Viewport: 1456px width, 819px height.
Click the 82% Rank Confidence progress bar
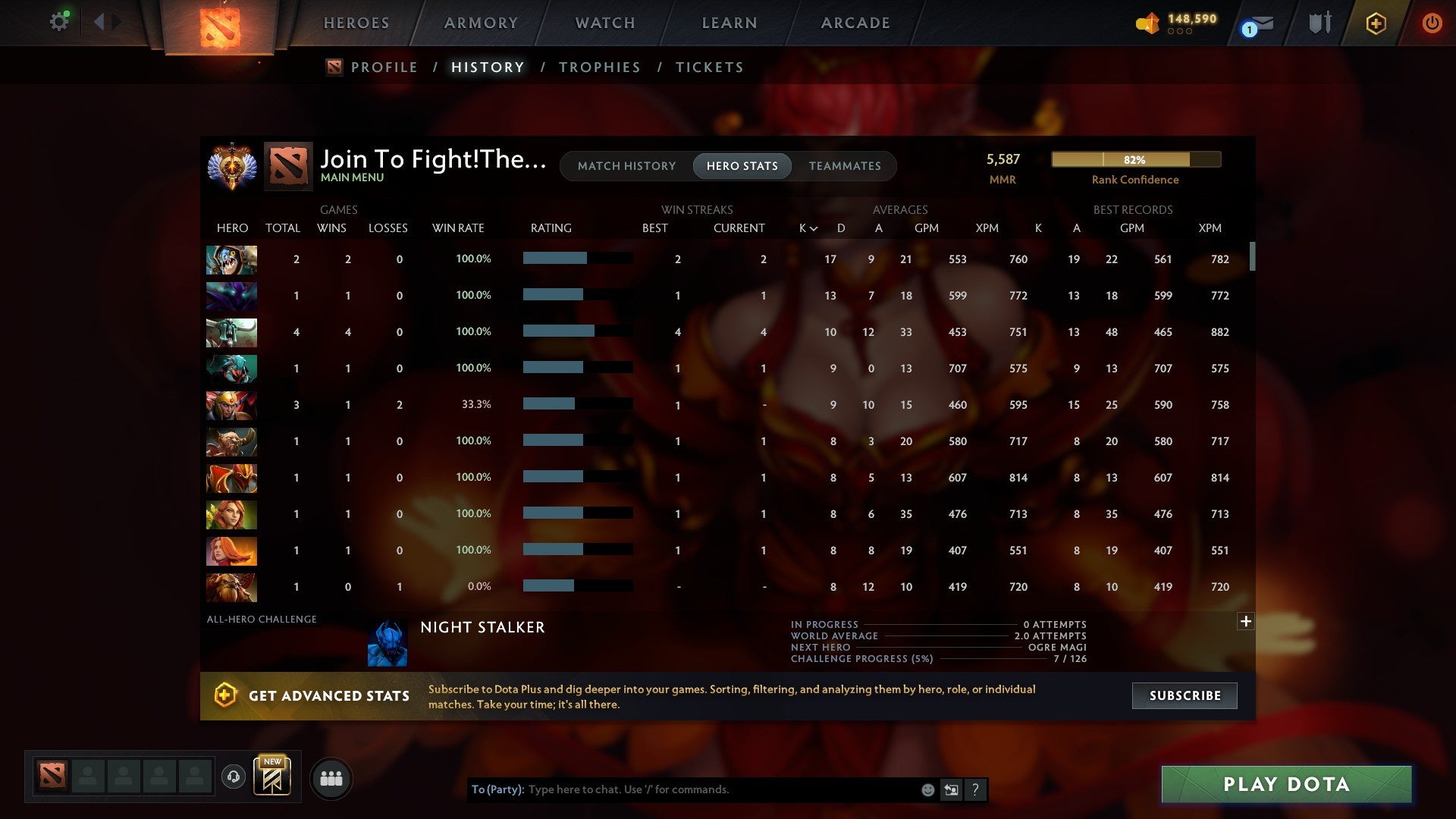pos(1135,159)
